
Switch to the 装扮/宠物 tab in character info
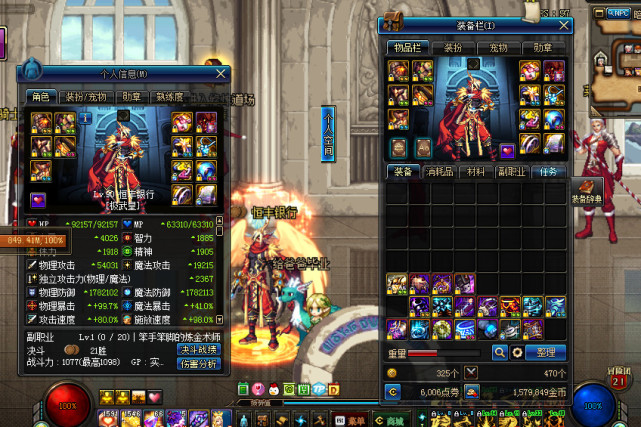[87, 97]
